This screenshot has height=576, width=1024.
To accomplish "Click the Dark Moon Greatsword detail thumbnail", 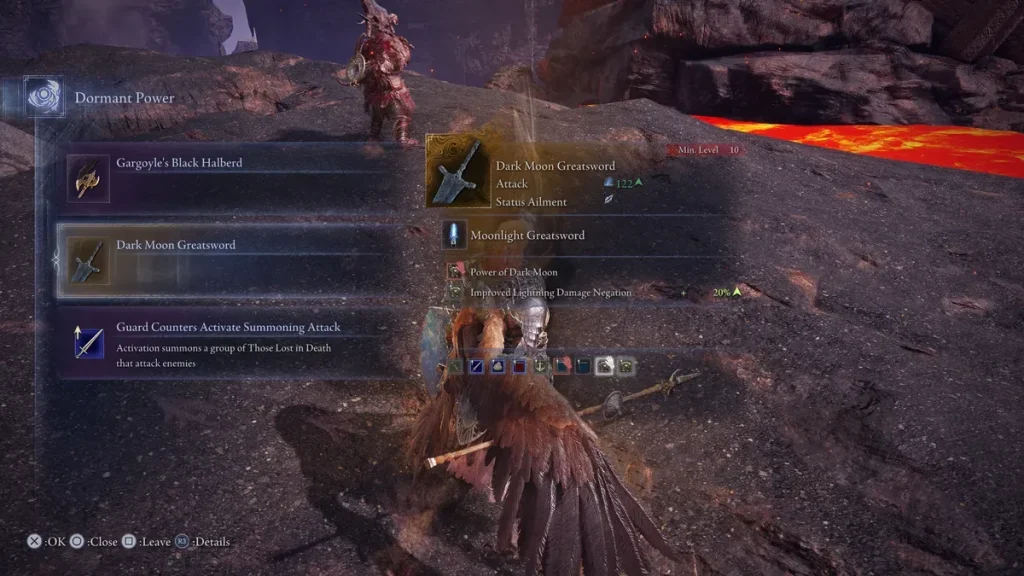I will pos(459,172).
